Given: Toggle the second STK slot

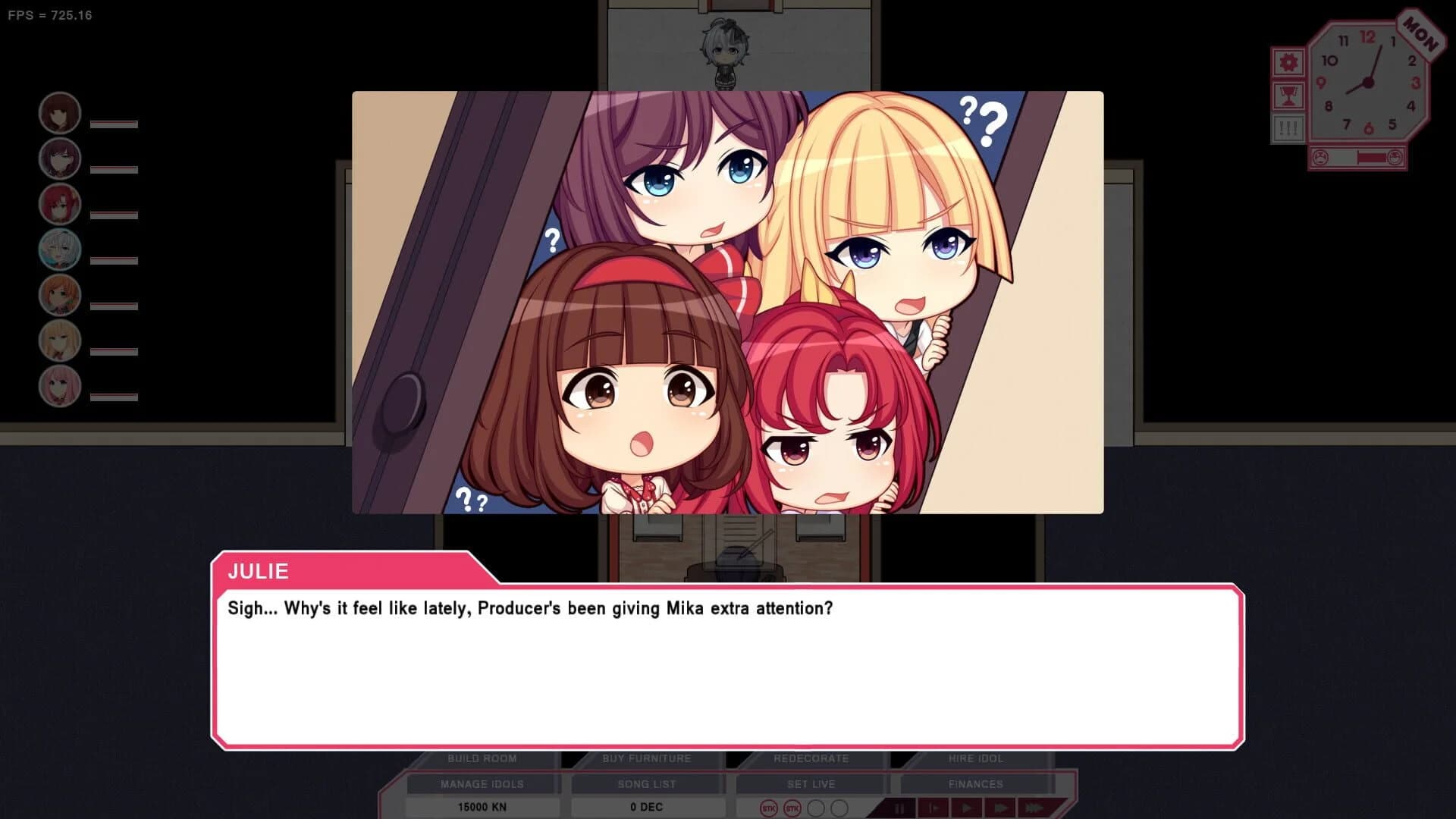Looking at the screenshot, I should 792,808.
